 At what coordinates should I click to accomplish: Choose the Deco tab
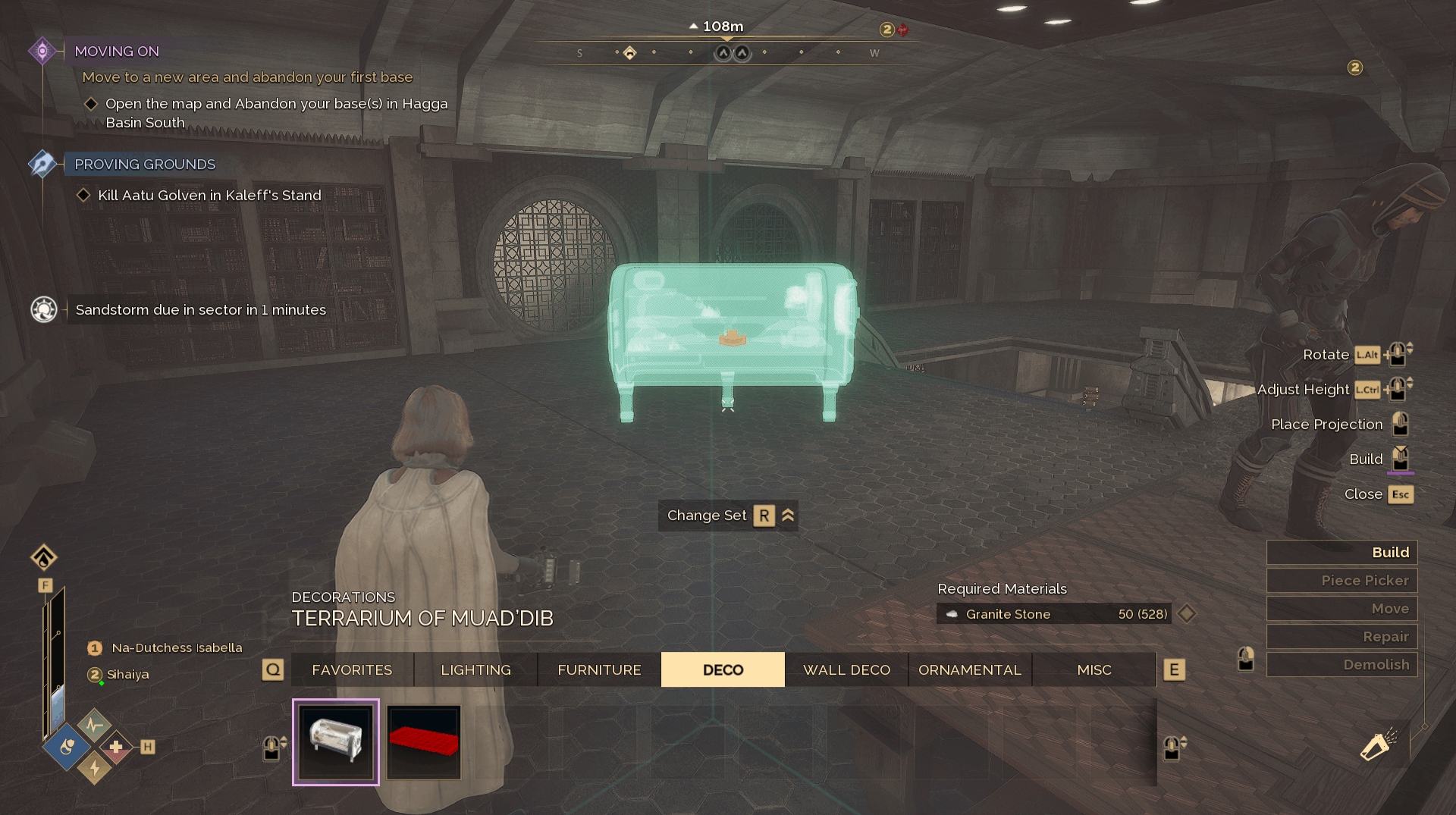pos(723,670)
